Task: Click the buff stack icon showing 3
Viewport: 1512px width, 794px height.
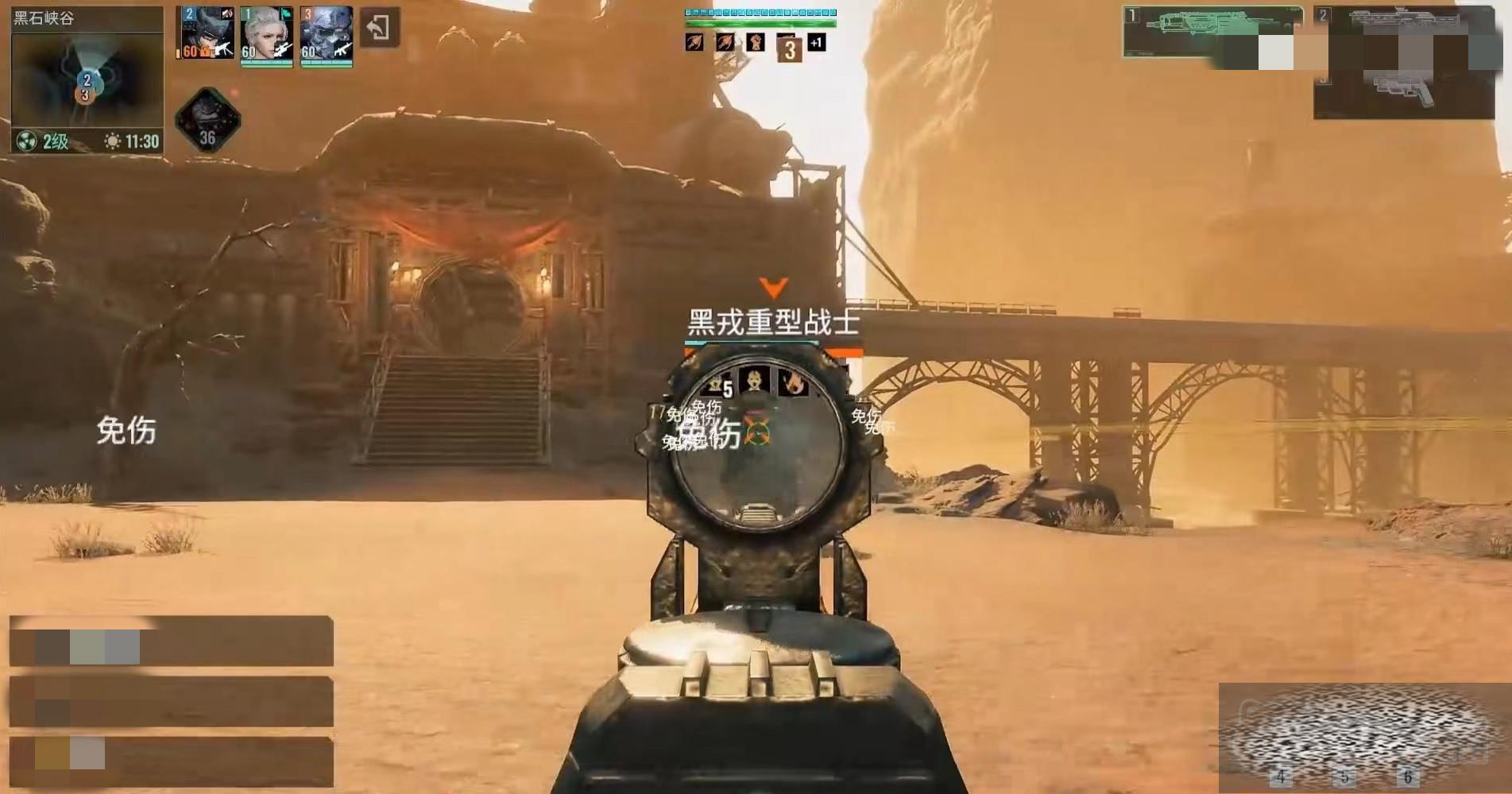Action: [x=788, y=49]
